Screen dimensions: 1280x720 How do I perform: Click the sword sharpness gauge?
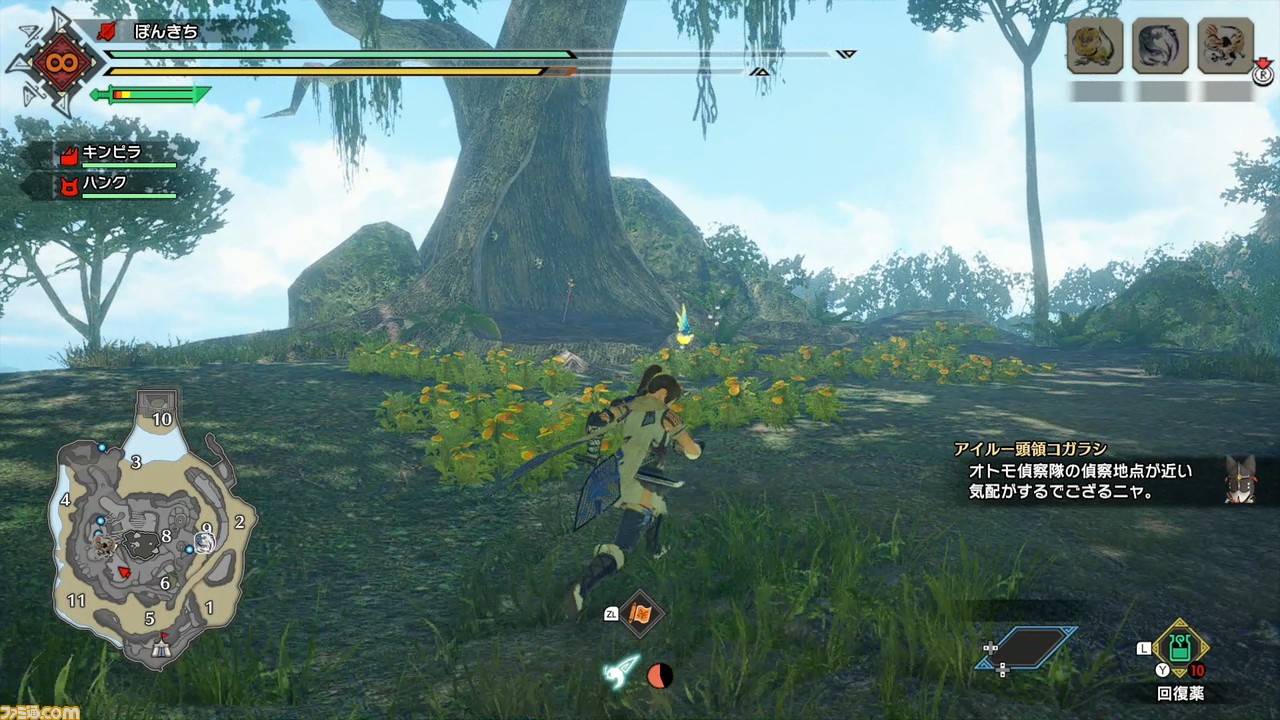pyautogui.click(x=150, y=95)
